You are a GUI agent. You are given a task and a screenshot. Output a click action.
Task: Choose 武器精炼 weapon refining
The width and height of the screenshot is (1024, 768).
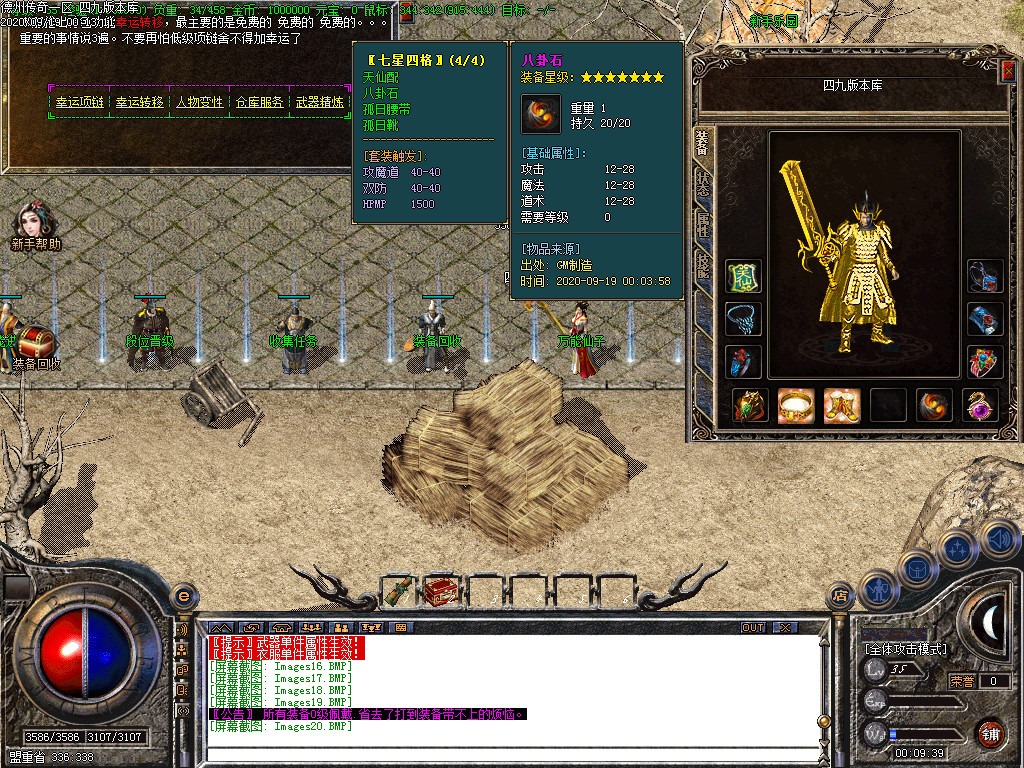coord(319,102)
